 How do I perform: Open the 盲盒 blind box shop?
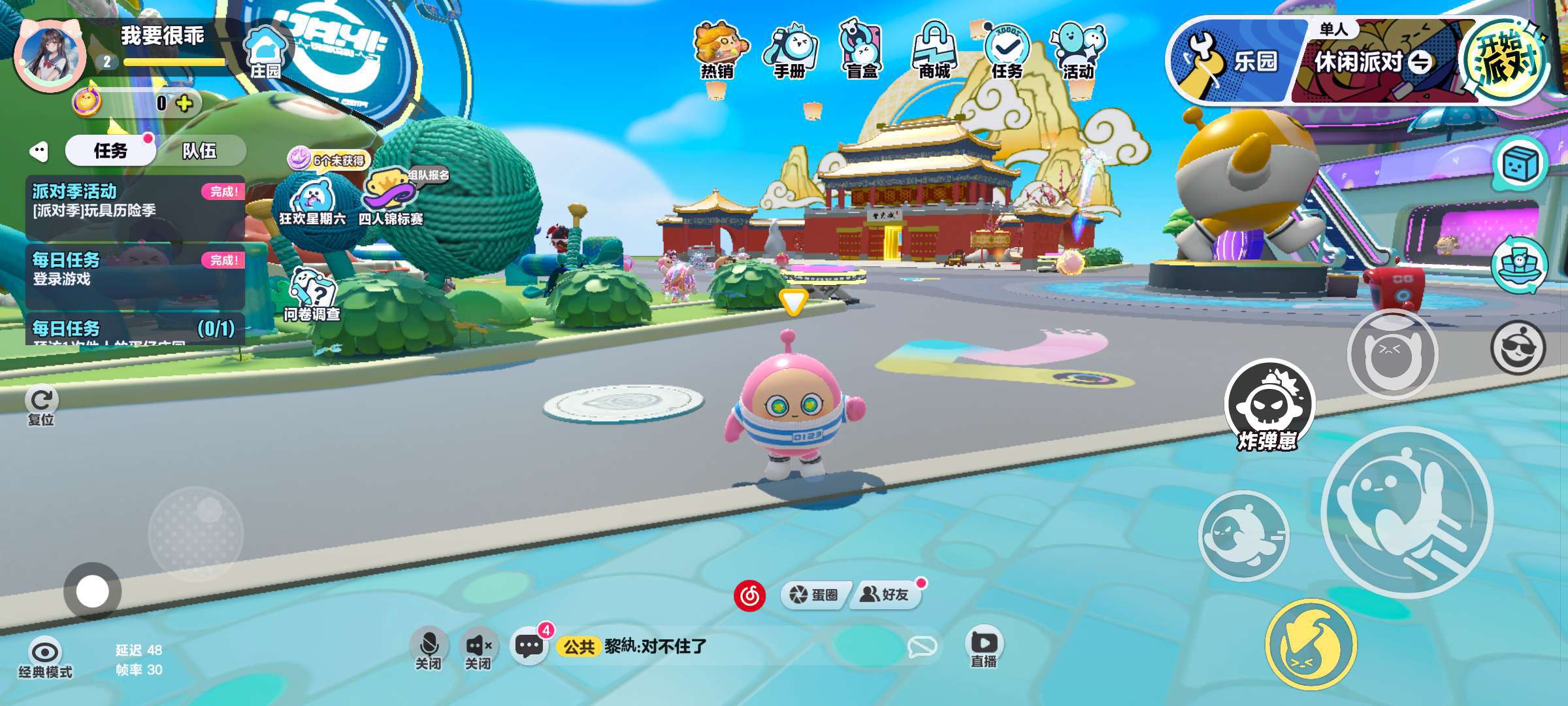862,51
